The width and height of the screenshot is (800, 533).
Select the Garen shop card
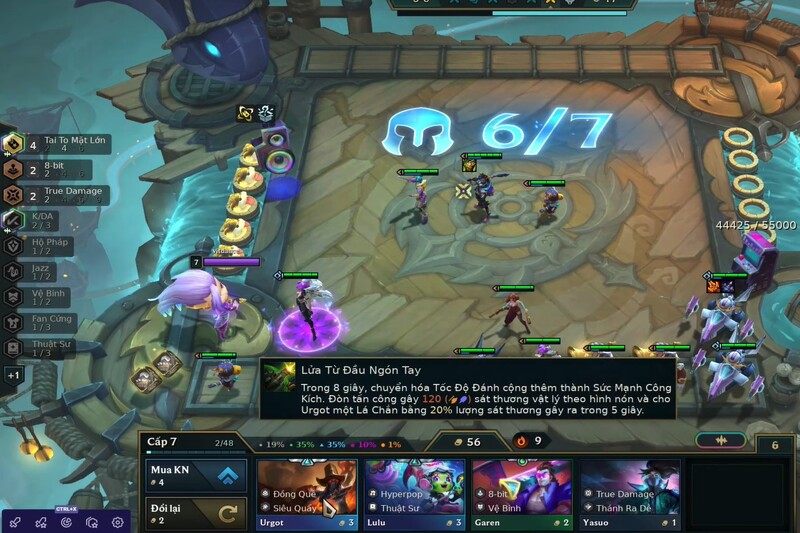tap(522, 494)
